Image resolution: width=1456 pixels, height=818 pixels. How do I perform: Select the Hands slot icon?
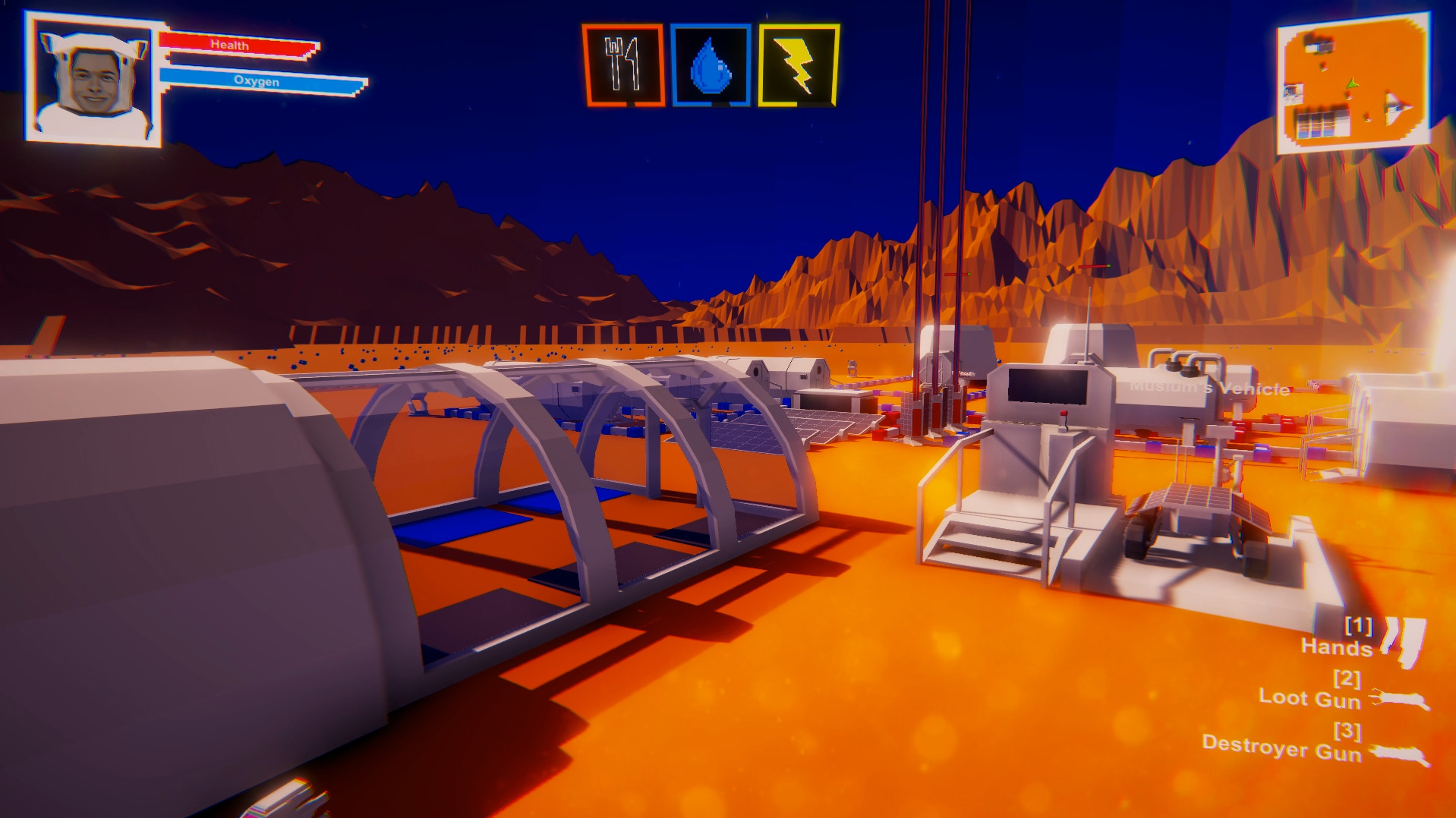pos(1403,640)
